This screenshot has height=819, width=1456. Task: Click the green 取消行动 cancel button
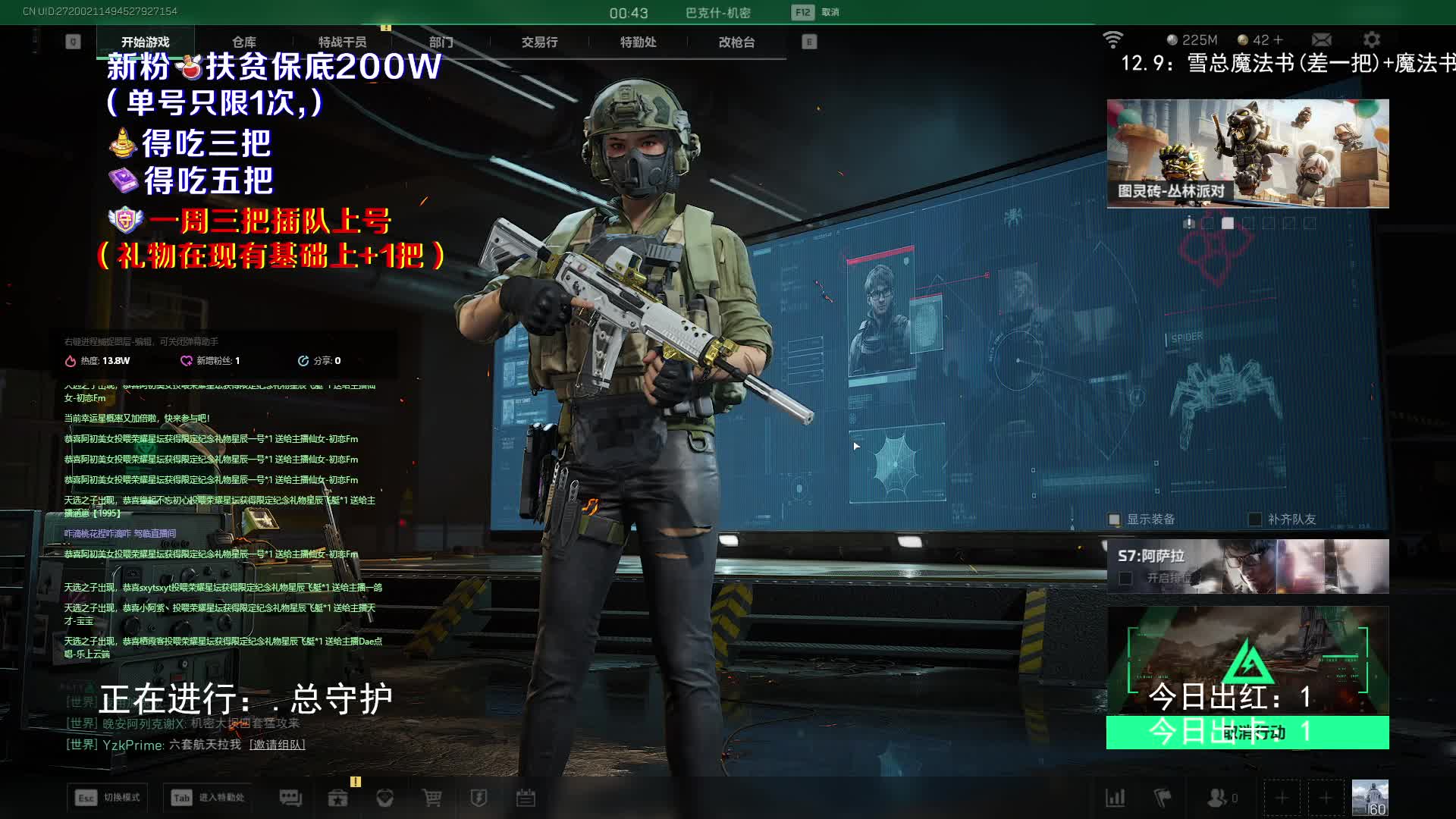pyautogui.click(x=1247, y=733)
